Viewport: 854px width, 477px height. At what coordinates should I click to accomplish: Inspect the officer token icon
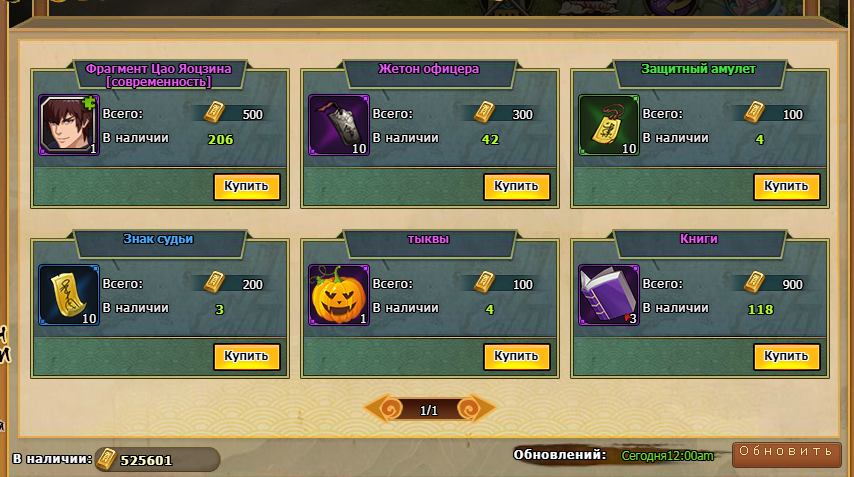tap(339, 126)
